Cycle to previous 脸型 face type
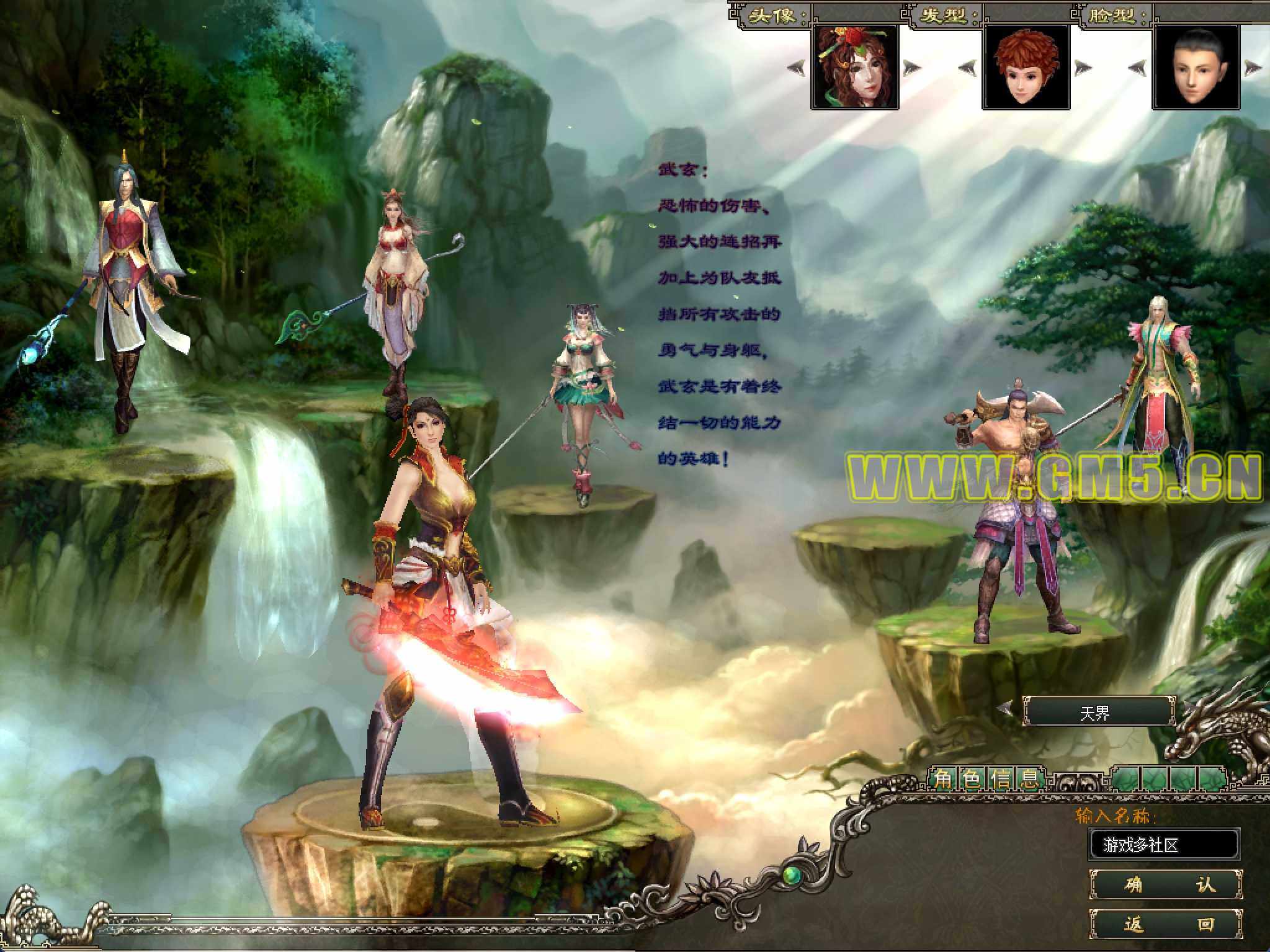This screenshot has height=952, width=1270. coord(1137,67)
